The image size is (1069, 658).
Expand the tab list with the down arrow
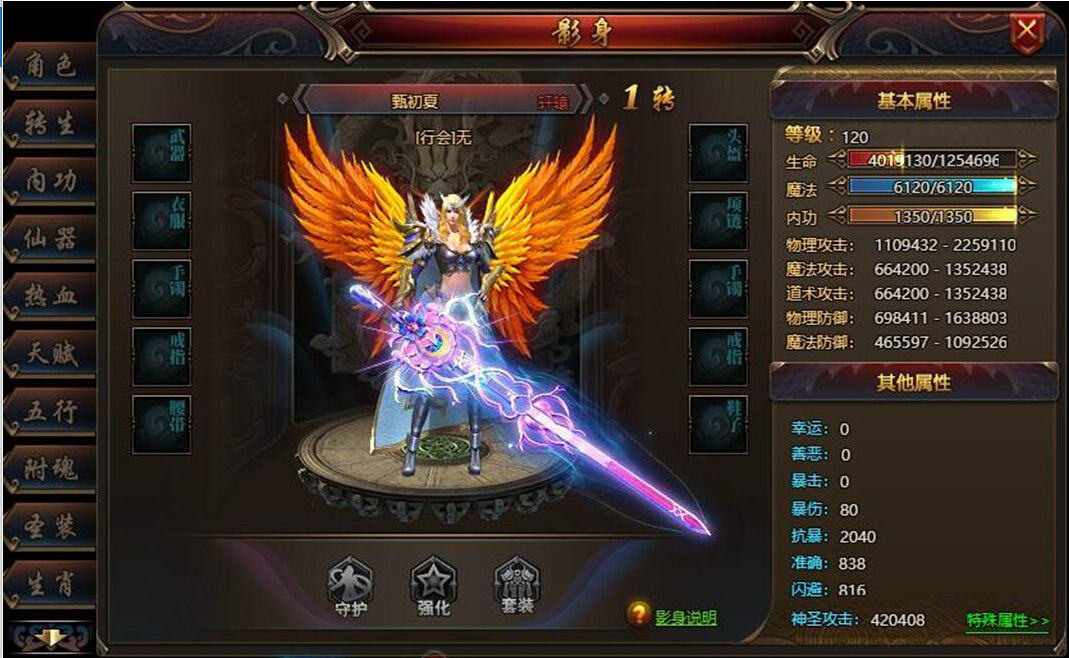click(48, 637)
